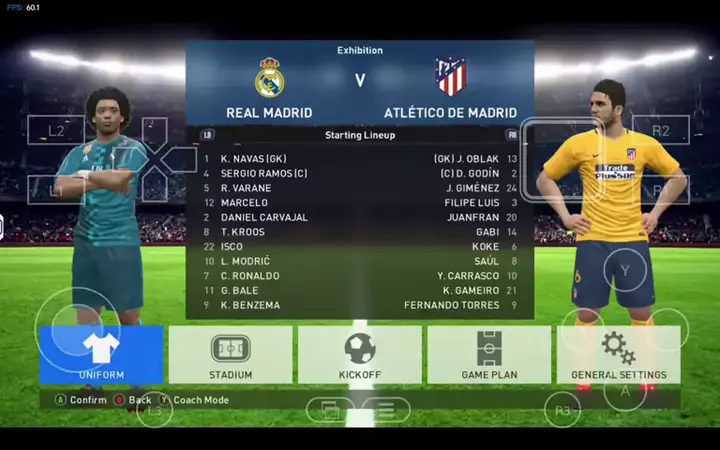Start the match with Kickoff
Viewport: 720px width, 450px height.
coord(360,354)
